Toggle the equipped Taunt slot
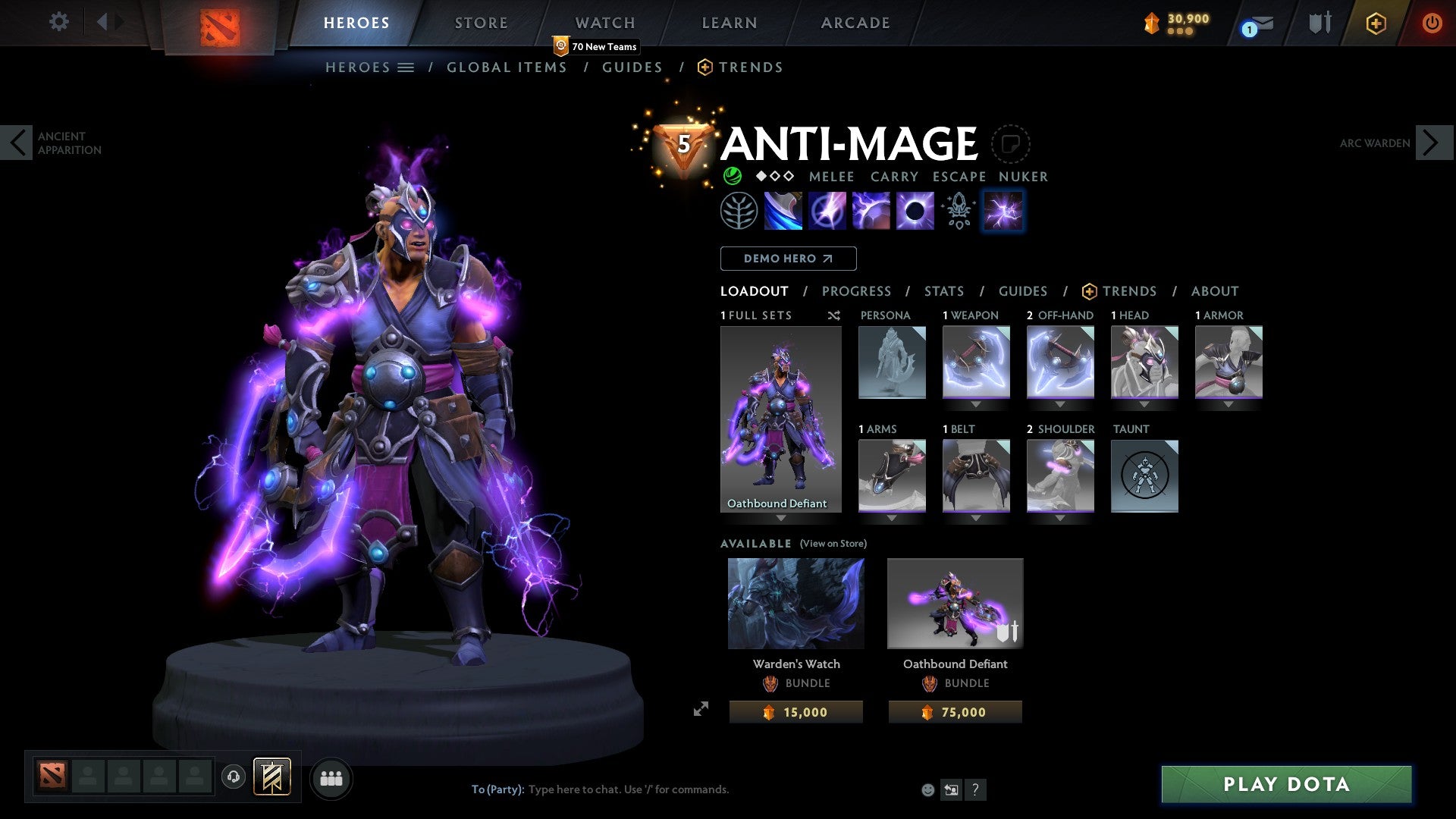 coord(1144,475)
